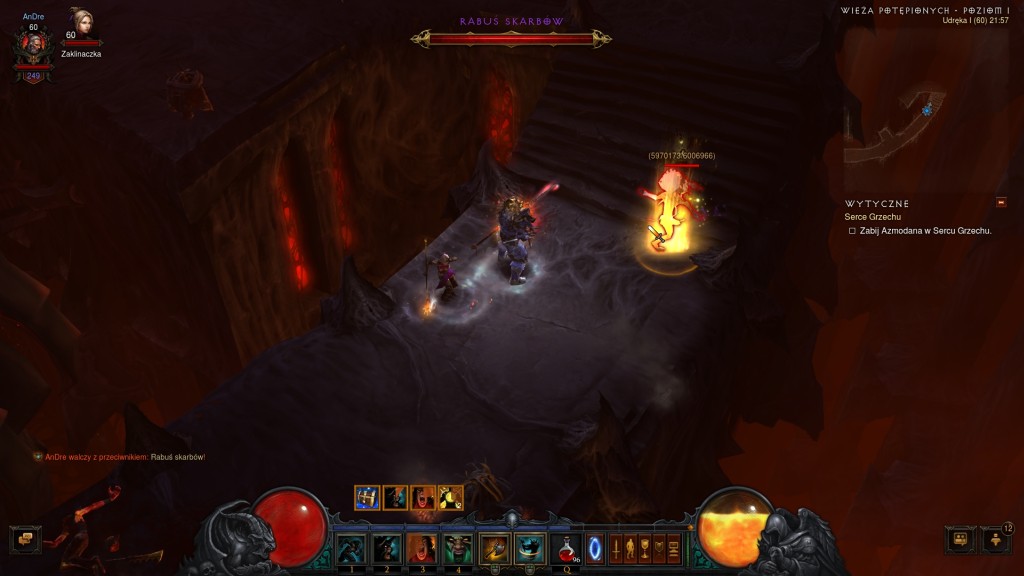Use the skill in hotbar slot 1
This screenshot has height=576, width=1024.
pos(350,548)
